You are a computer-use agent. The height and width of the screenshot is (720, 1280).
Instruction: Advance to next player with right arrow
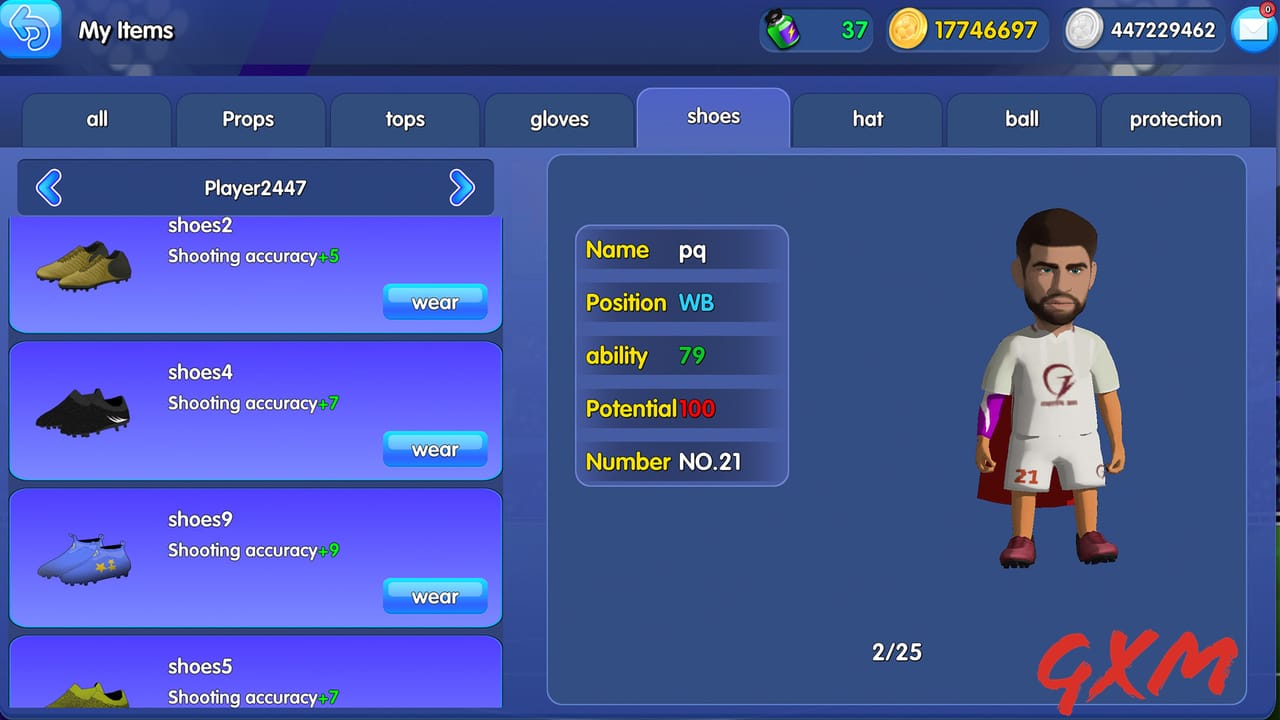tap(462, 187)
